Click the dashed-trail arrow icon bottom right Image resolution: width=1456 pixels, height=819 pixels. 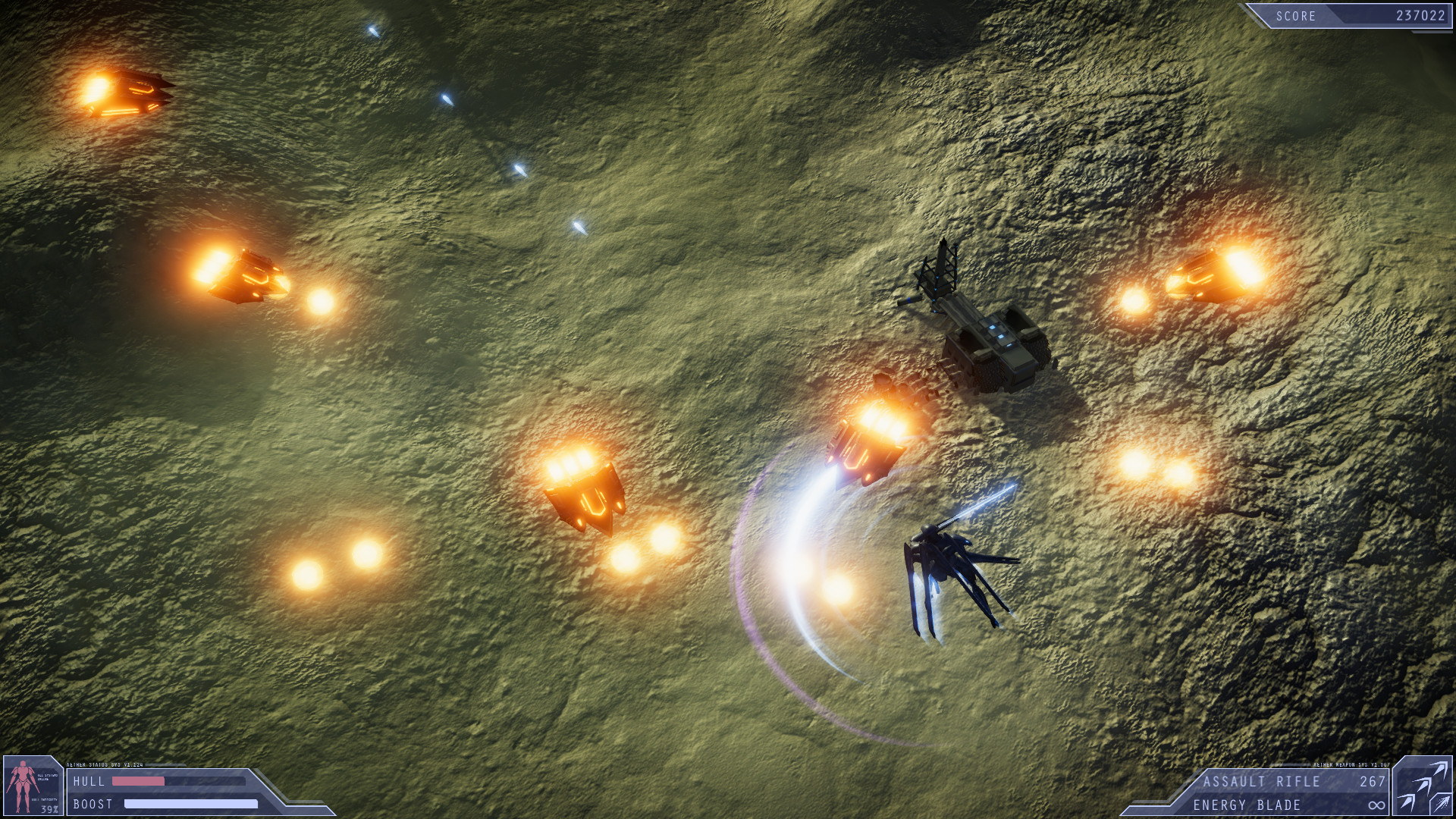tap(1441, 805)
